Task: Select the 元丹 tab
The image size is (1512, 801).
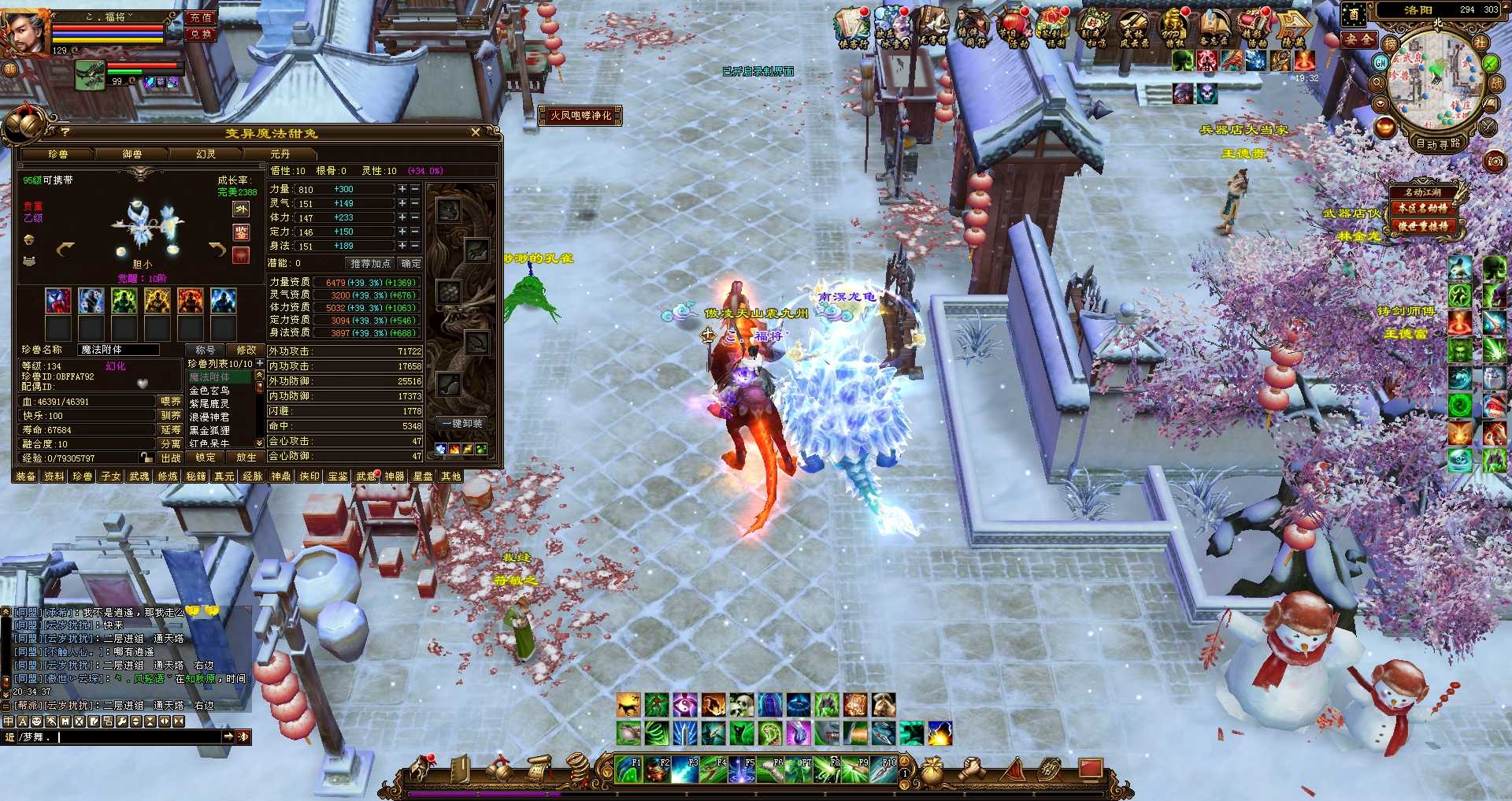Action: pos(280,154)
